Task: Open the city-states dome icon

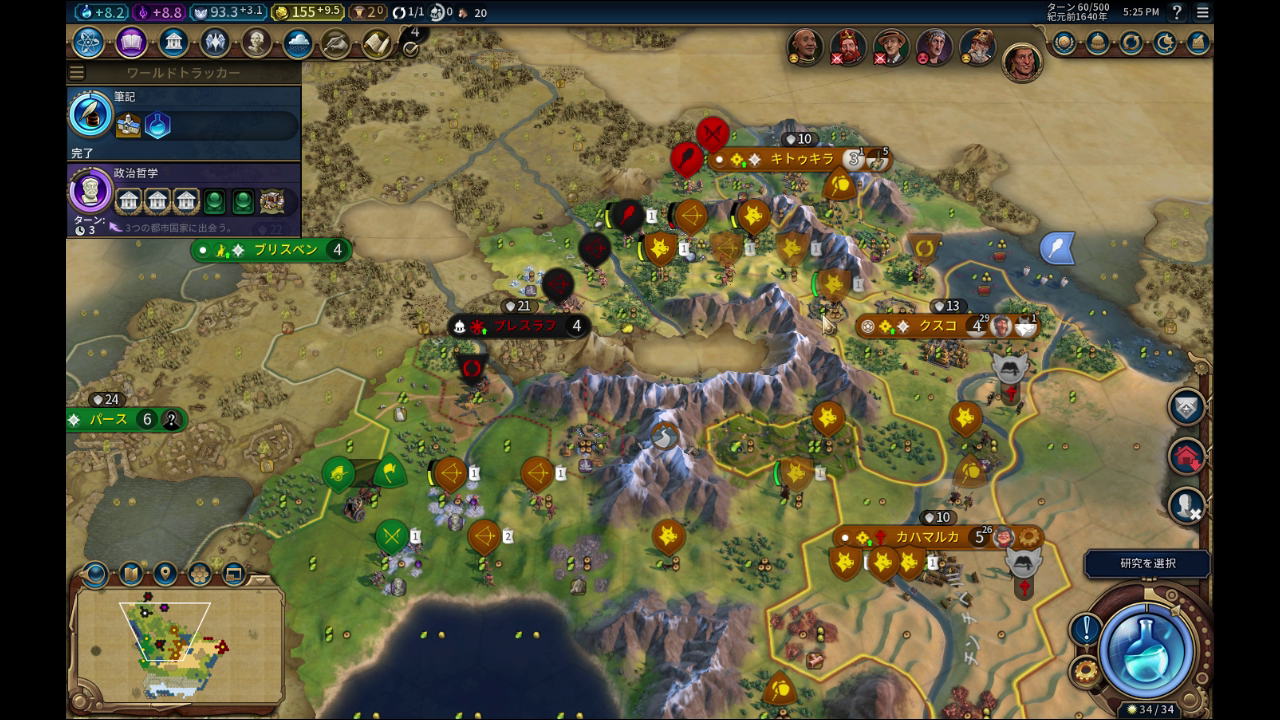Action: [x=1098, y=43]
